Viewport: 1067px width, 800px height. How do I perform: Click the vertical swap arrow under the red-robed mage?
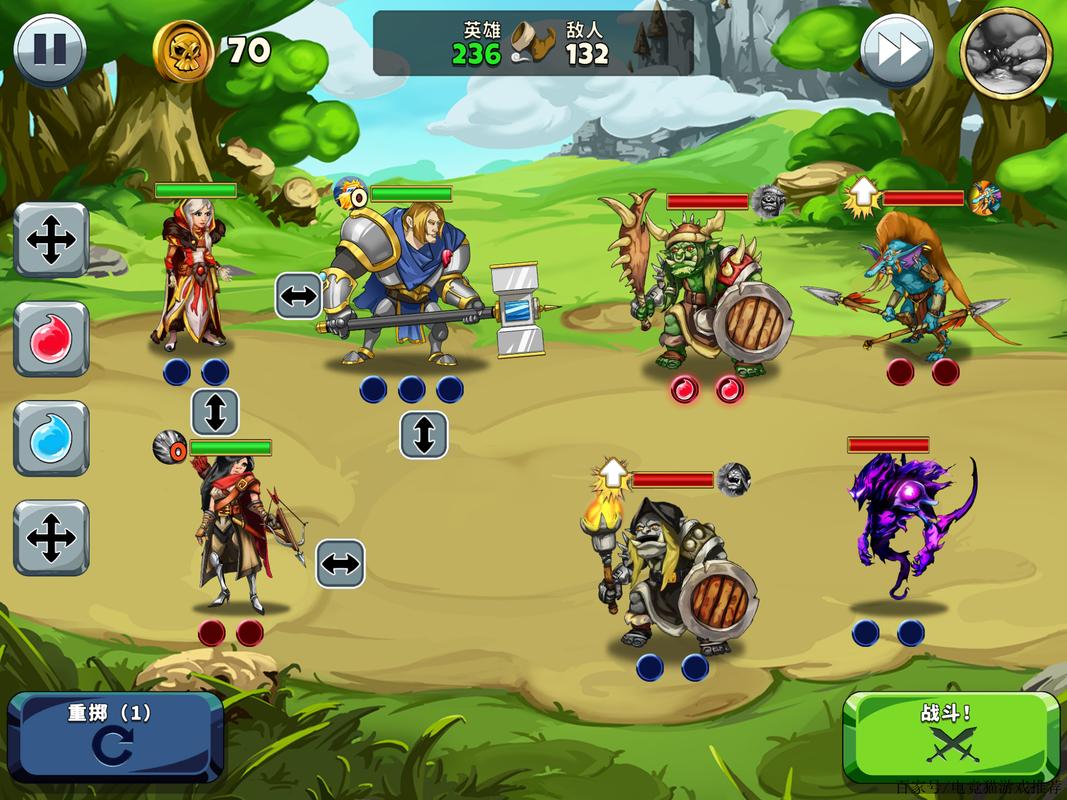[x=215, y=411]
